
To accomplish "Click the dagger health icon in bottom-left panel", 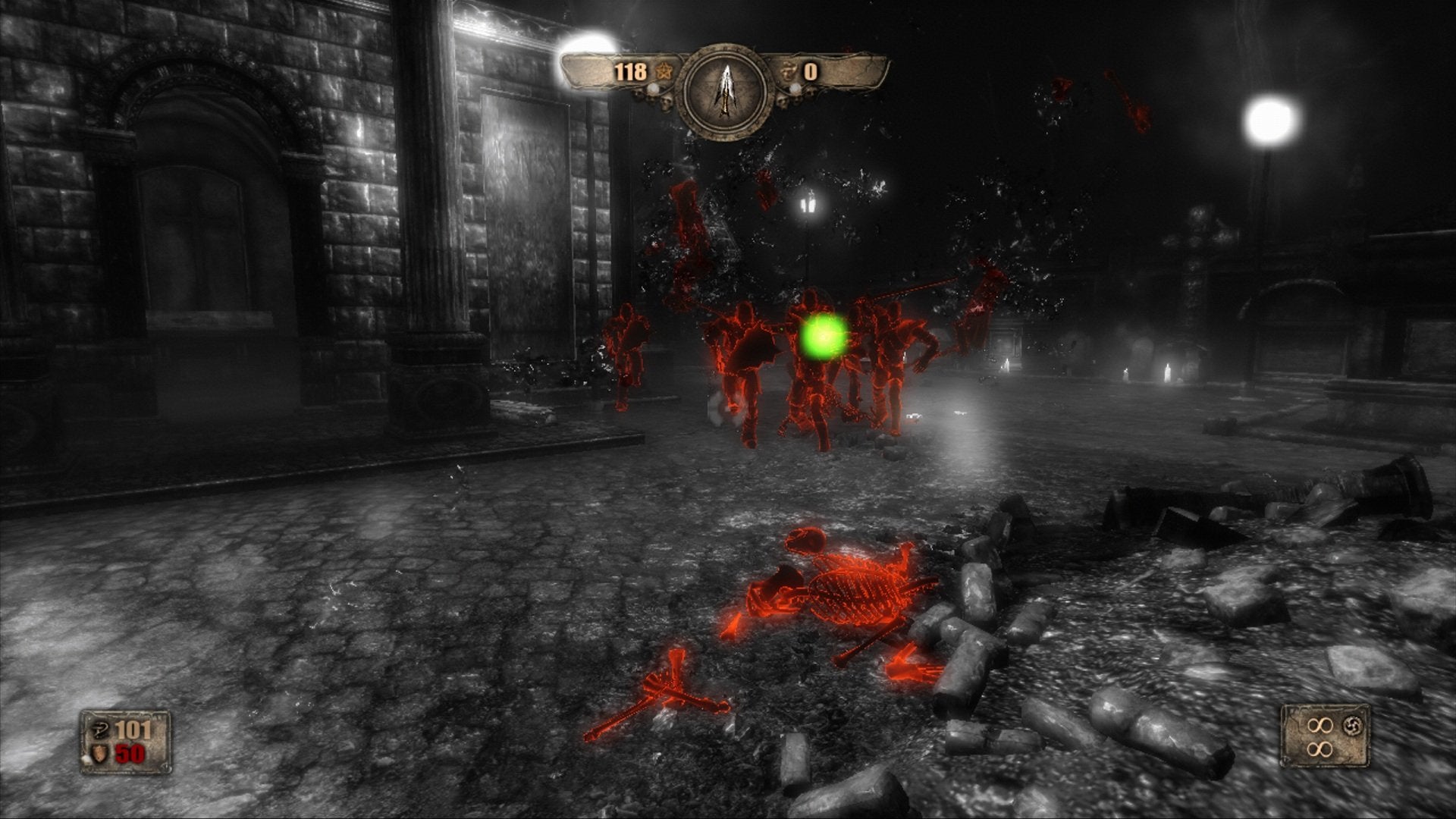I will (100, 730).
